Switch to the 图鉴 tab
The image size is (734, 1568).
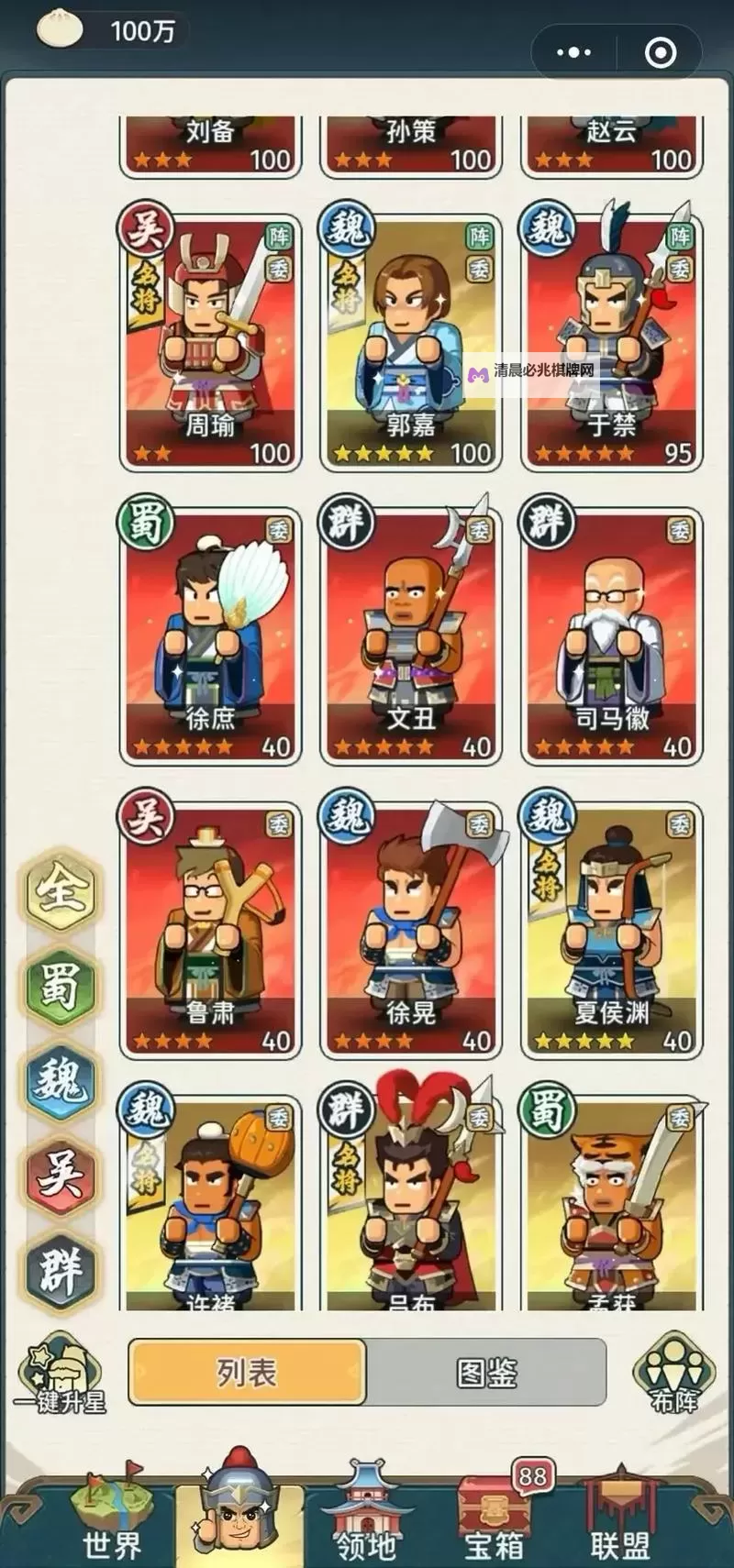486,1373
